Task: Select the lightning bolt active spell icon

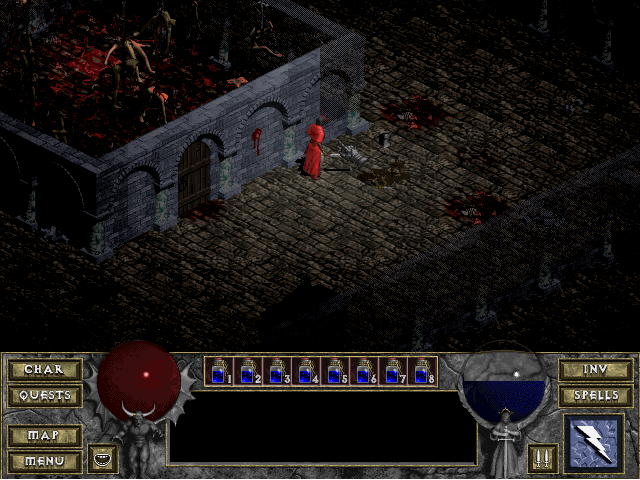Action: tap(596, 443)
